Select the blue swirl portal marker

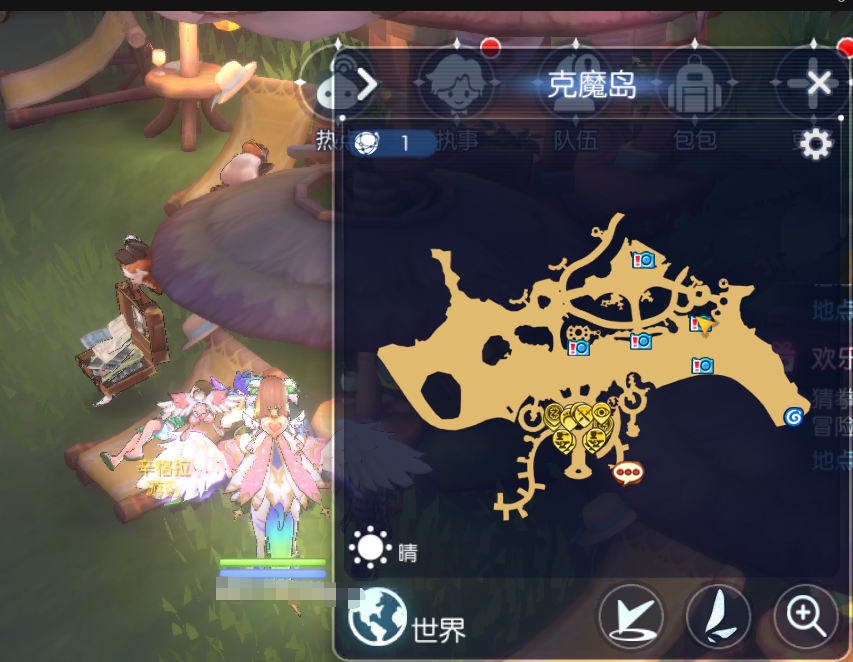click(x=793, y=416)
